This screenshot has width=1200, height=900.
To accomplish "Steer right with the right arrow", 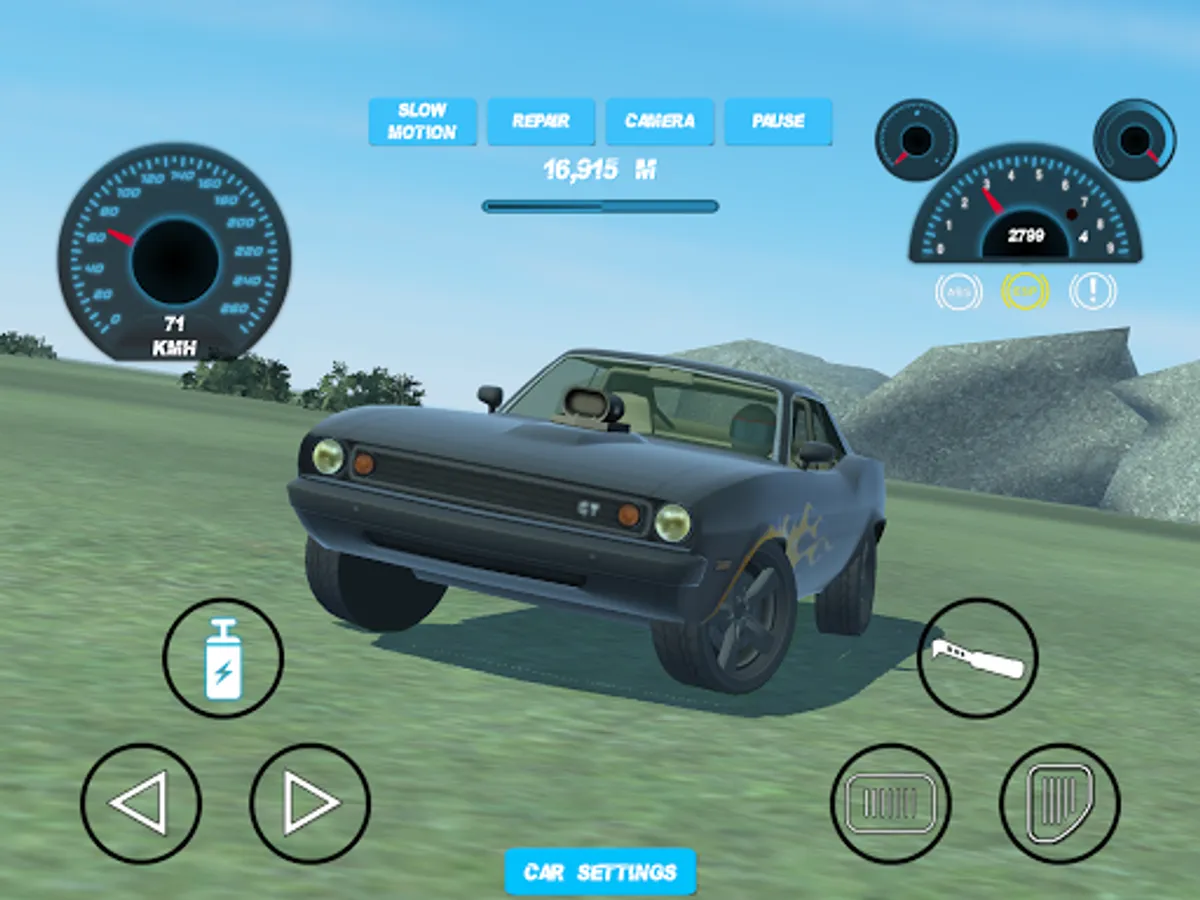I will click(x=310, y=803).
